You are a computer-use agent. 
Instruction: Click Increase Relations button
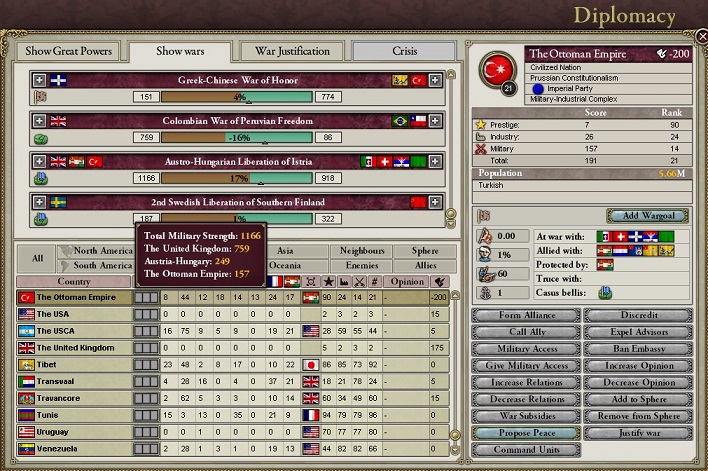pos(526,383)
